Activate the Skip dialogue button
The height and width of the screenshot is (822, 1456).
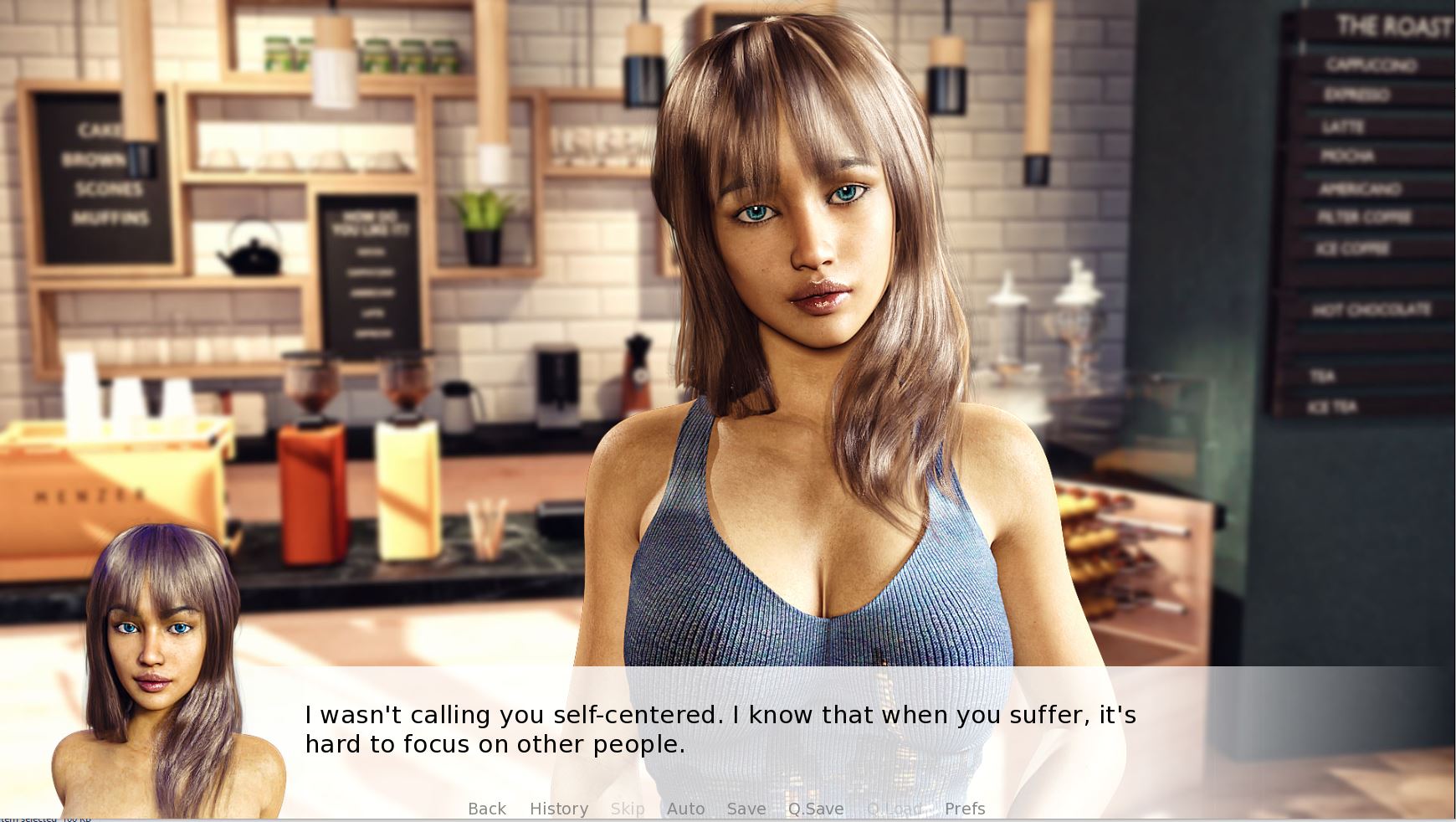[627, 809]
